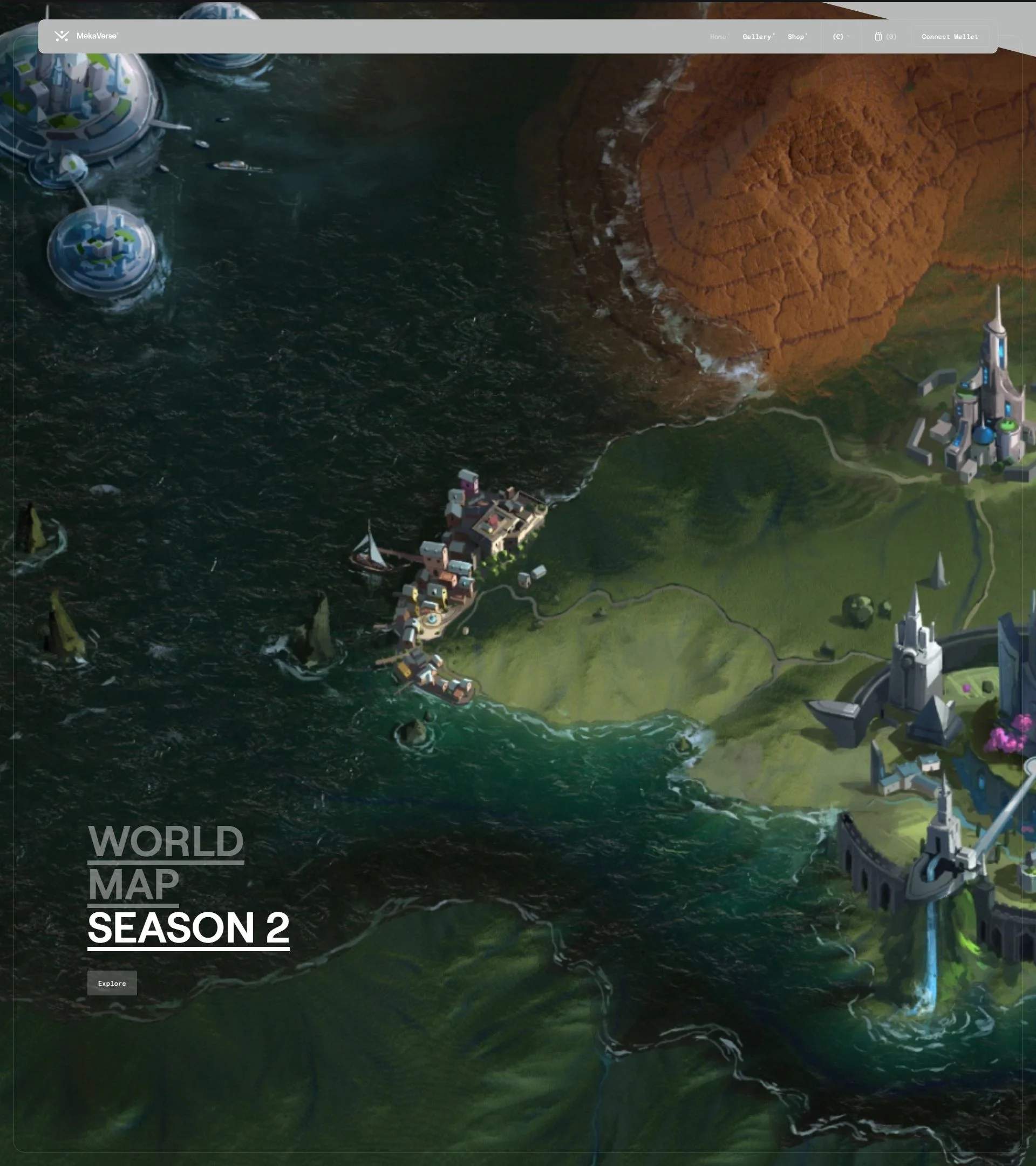The height and width of the screenshot is (1166, 1036).
Task: Click the MekaVerse logo
Action: pyautogui.click(x=86, y=36)
